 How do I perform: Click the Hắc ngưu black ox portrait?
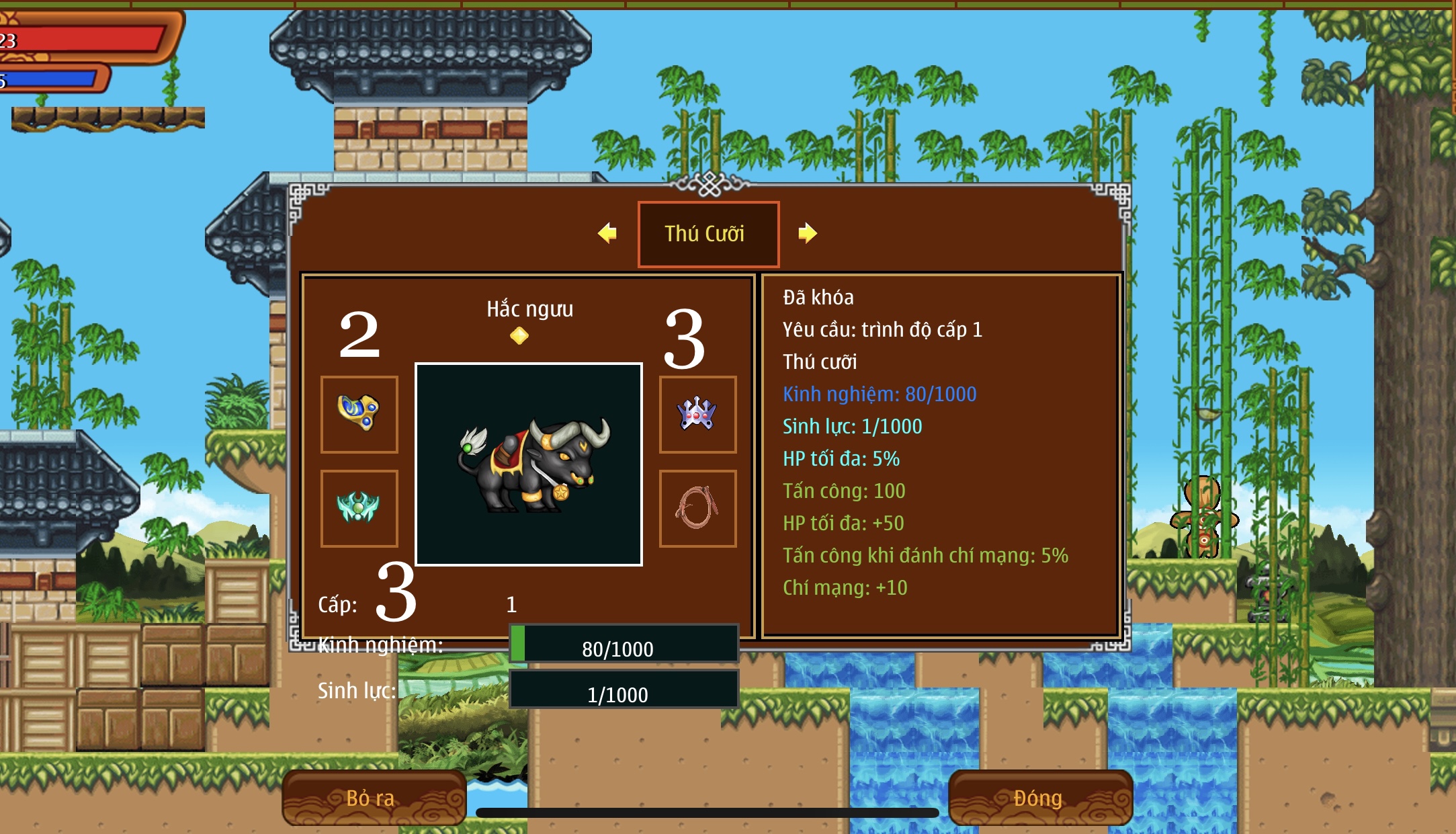click(529, 464)
